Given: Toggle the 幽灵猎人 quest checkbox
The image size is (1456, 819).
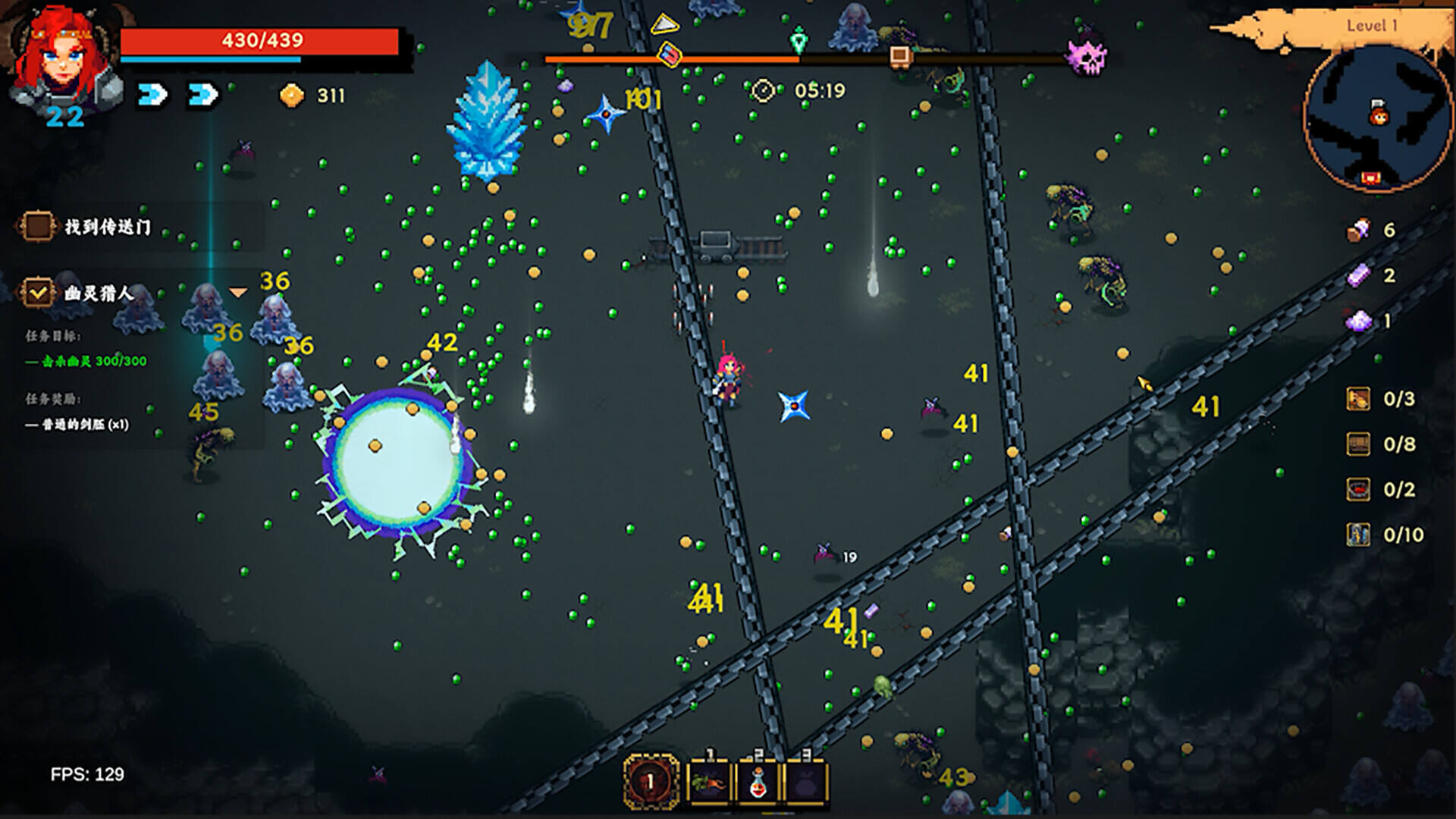Looking at the screenshot, I should point(38,292).
